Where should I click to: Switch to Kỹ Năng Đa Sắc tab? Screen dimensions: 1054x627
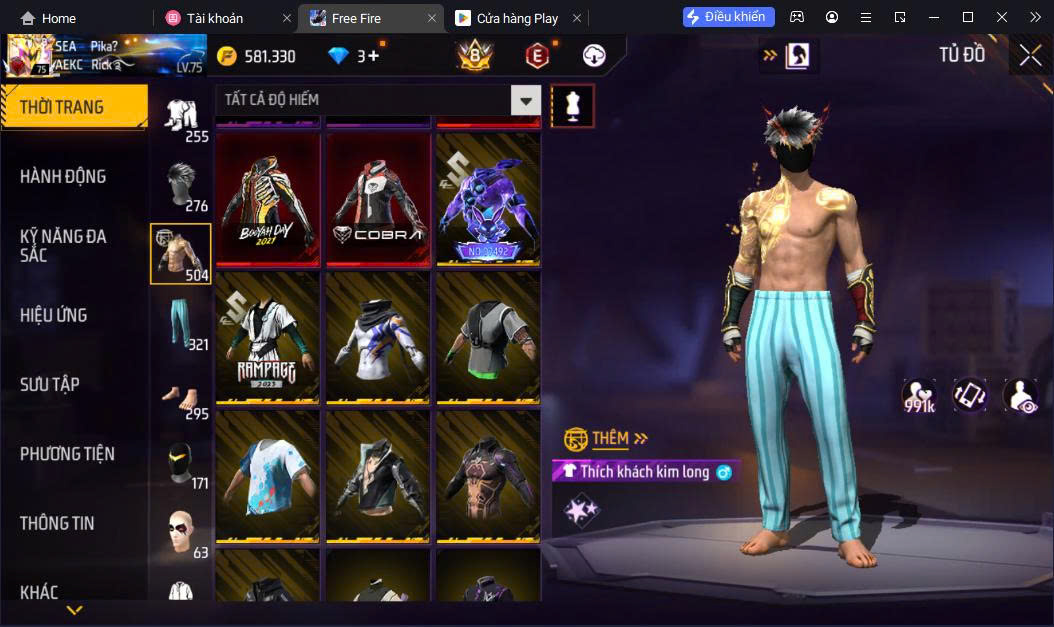tap(63, 245)
